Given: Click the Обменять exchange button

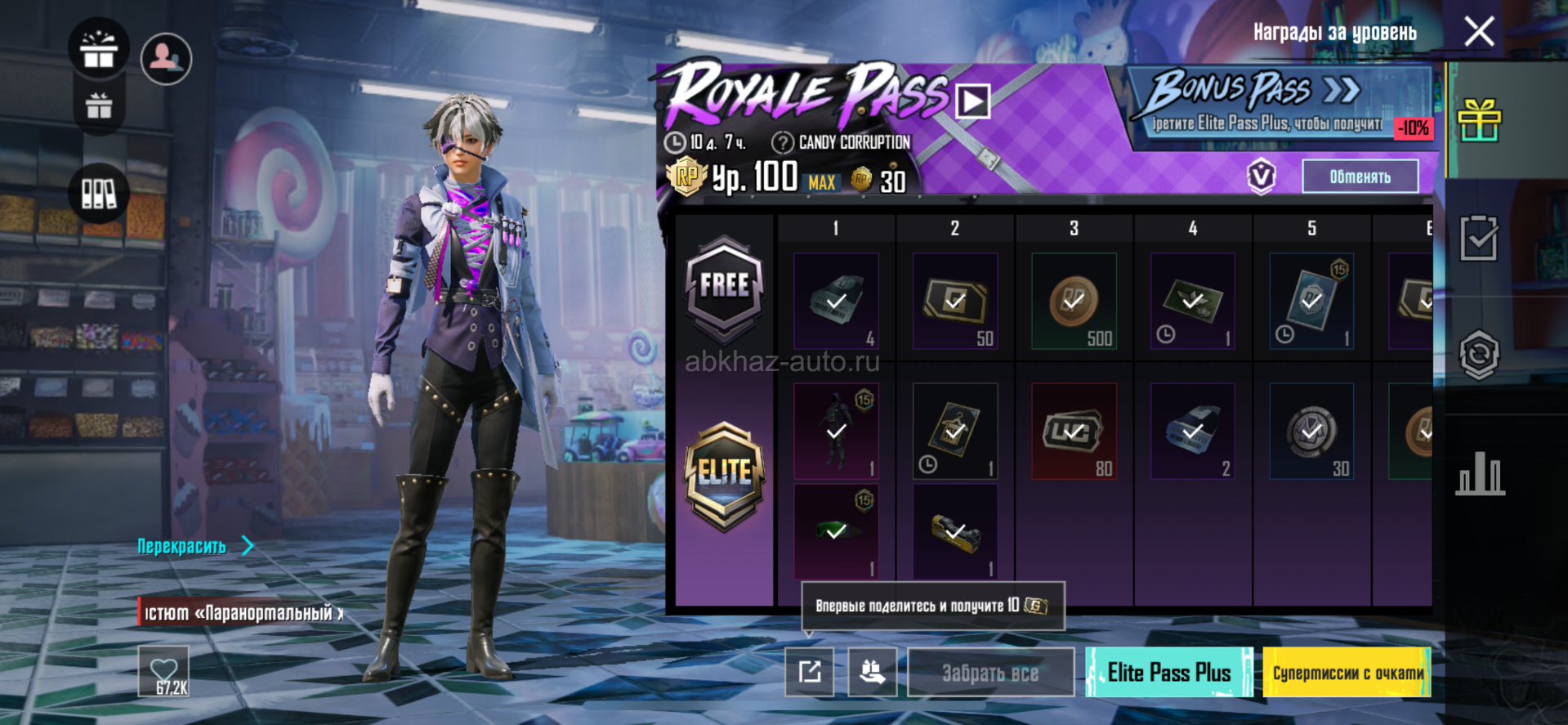Looking at the screenshot, I should [x=1360, y=177].
